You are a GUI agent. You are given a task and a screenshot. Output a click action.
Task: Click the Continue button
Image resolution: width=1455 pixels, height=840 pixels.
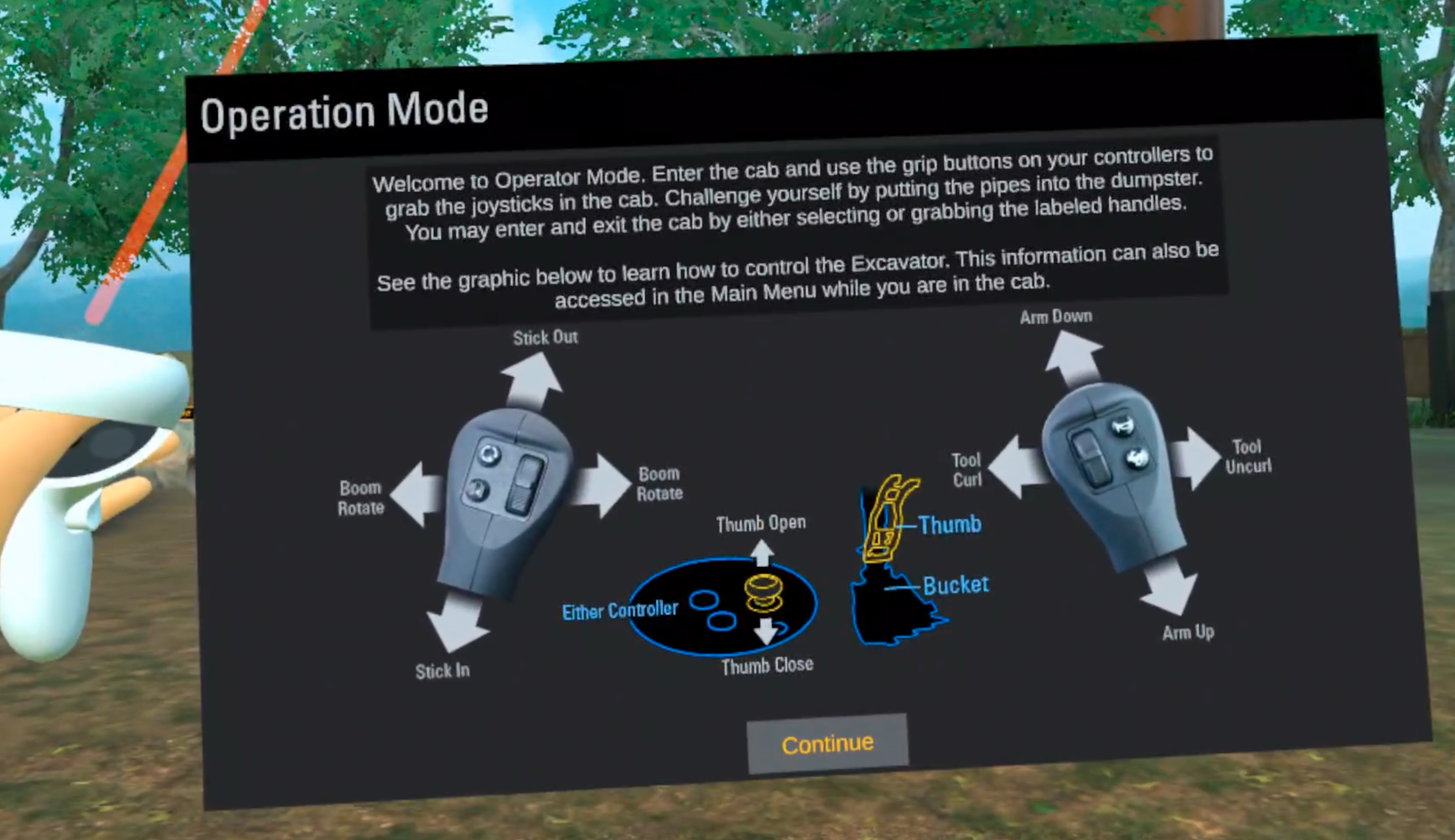827,744
